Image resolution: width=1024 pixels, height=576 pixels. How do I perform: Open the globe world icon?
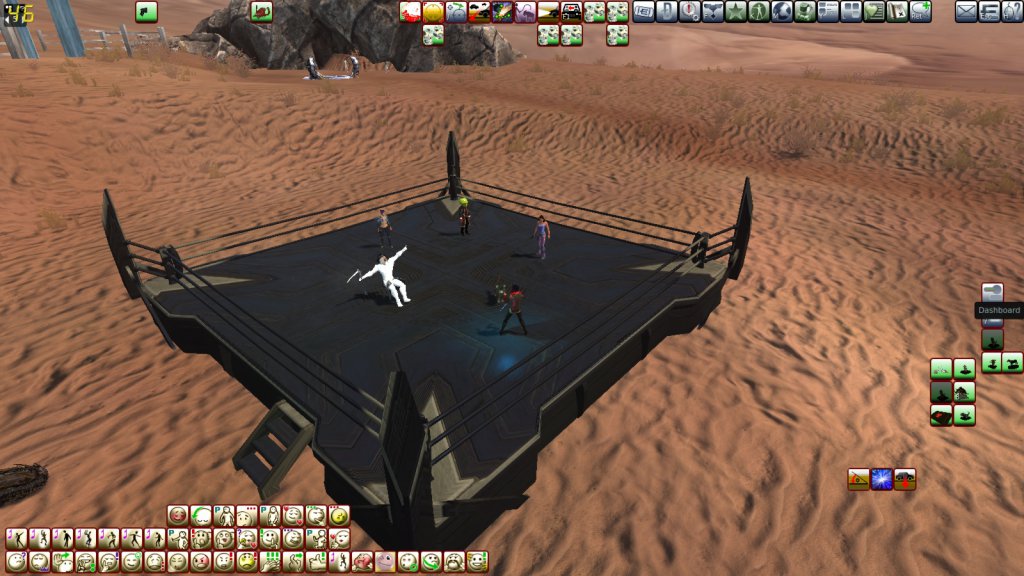tap(781, 12)
